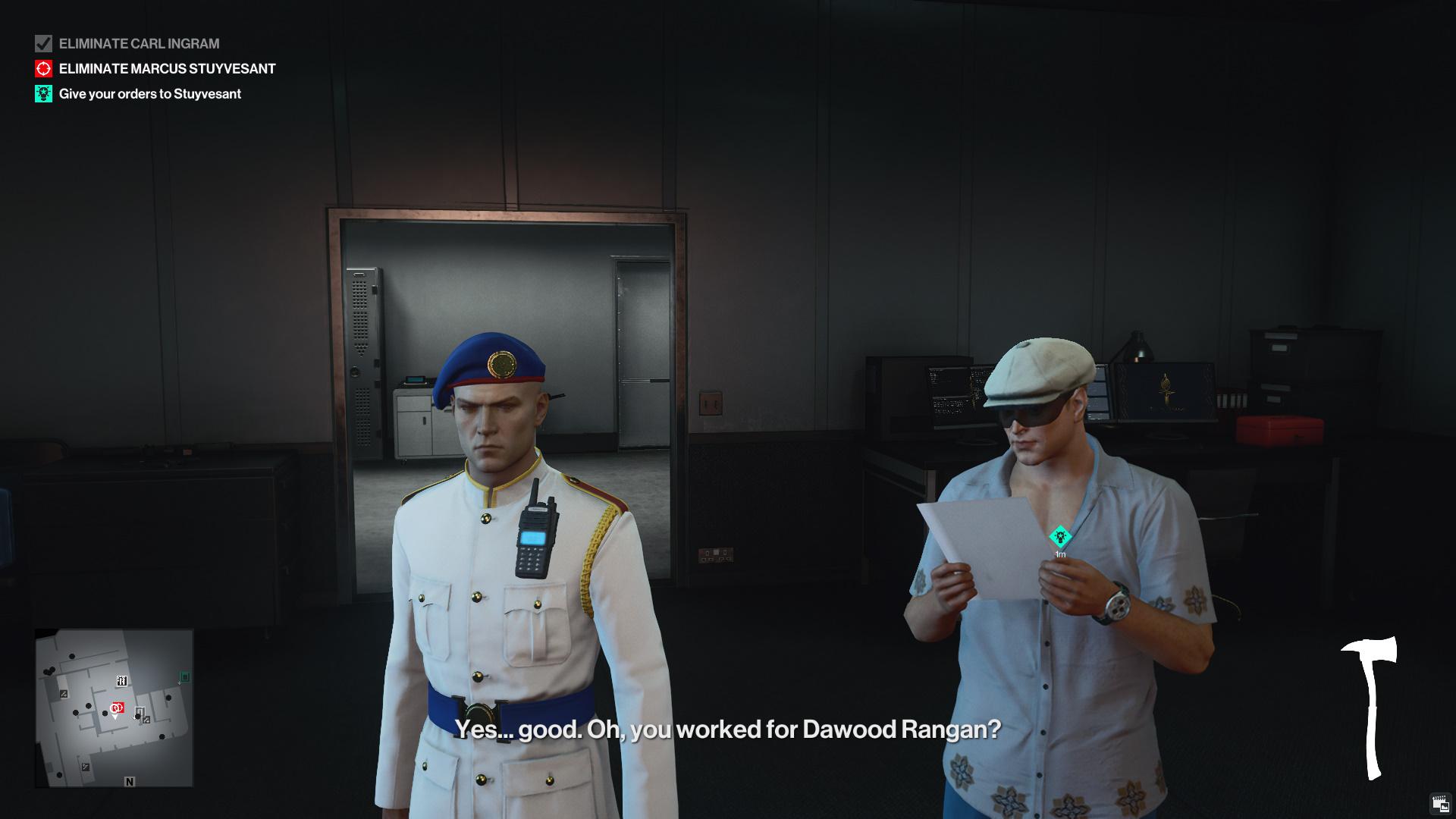Click the white player arrow on the minimap

click(x=115, y=717)
